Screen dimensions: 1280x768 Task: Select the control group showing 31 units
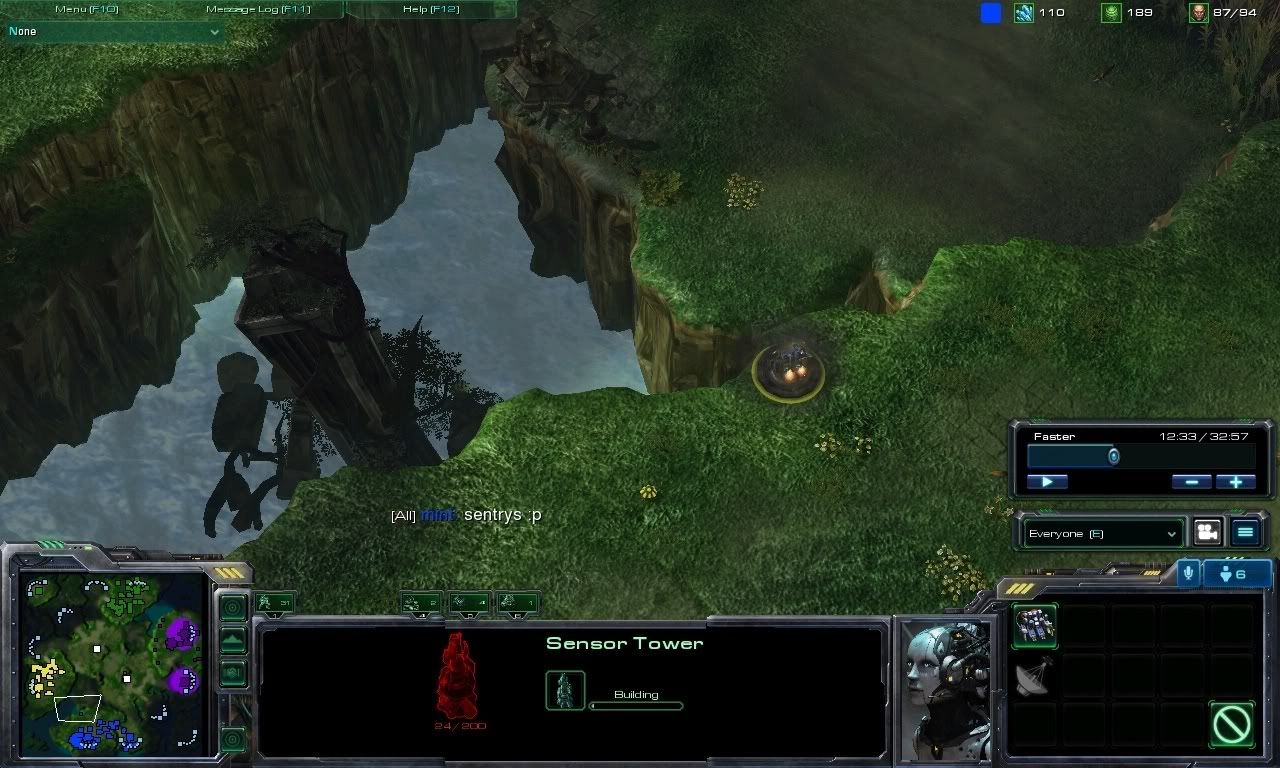pyautogui.click(x=274, y=602)
